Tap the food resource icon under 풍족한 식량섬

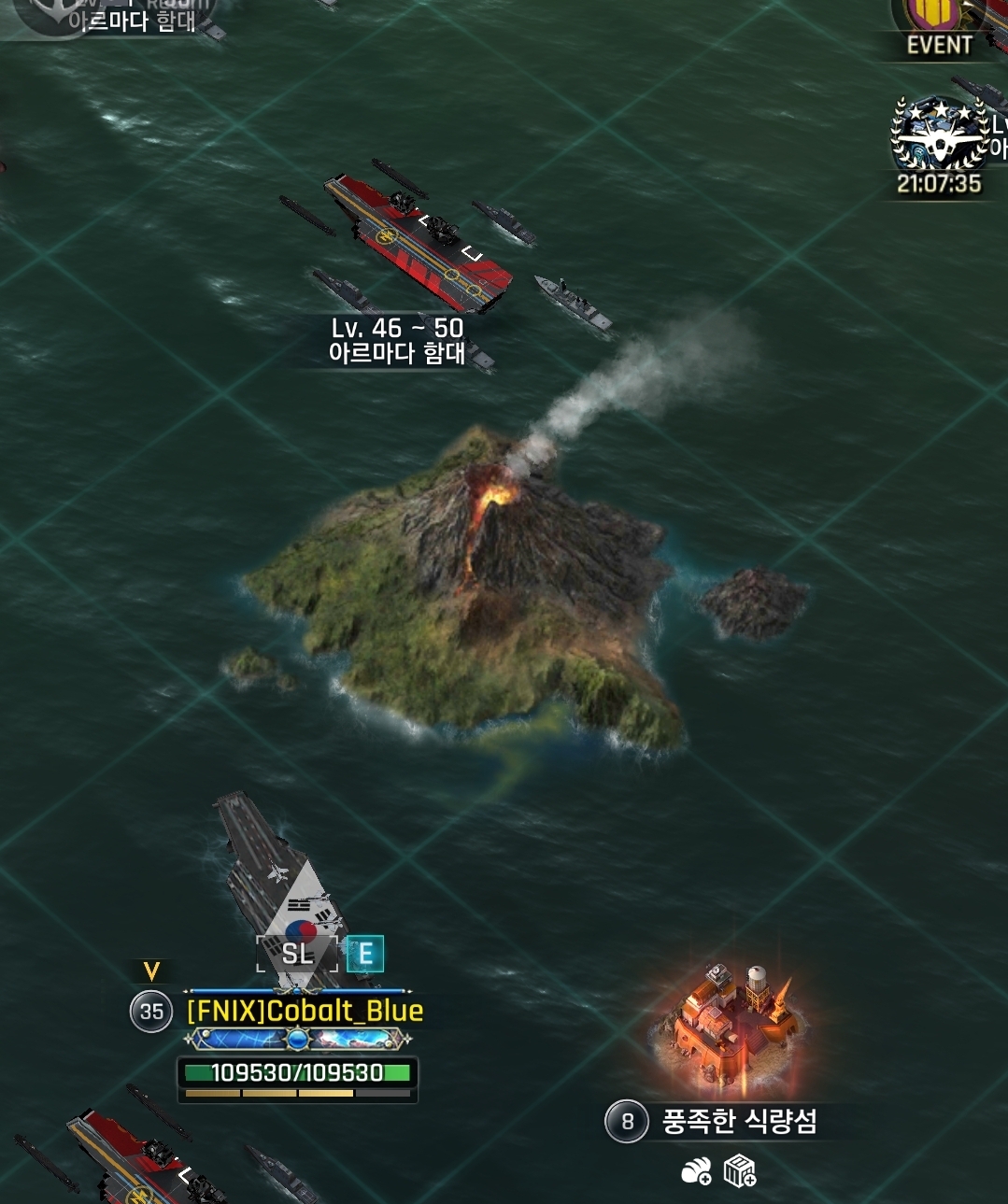(696, 1170)
